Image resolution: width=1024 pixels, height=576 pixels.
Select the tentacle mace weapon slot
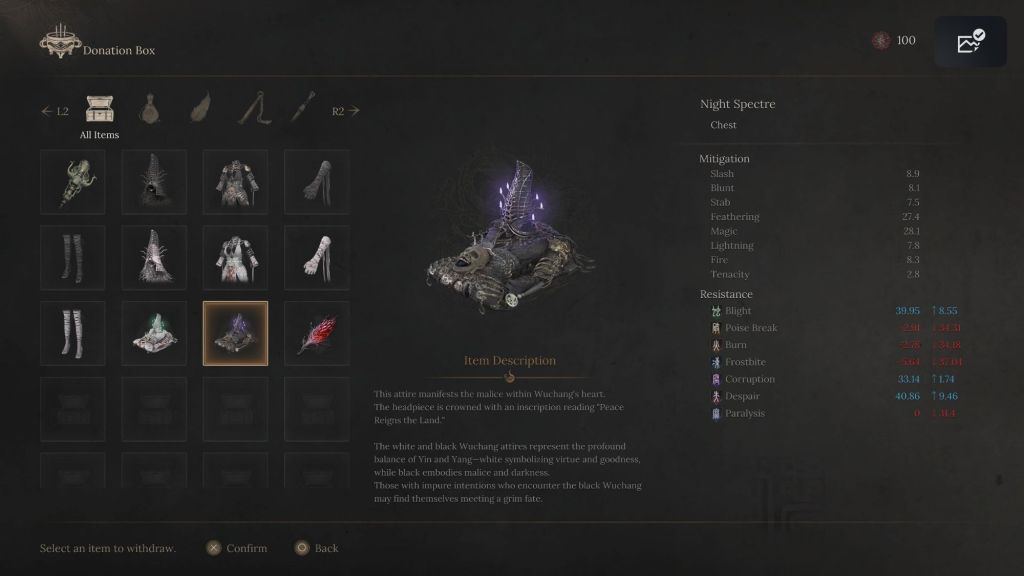click(x=73, y=182)
